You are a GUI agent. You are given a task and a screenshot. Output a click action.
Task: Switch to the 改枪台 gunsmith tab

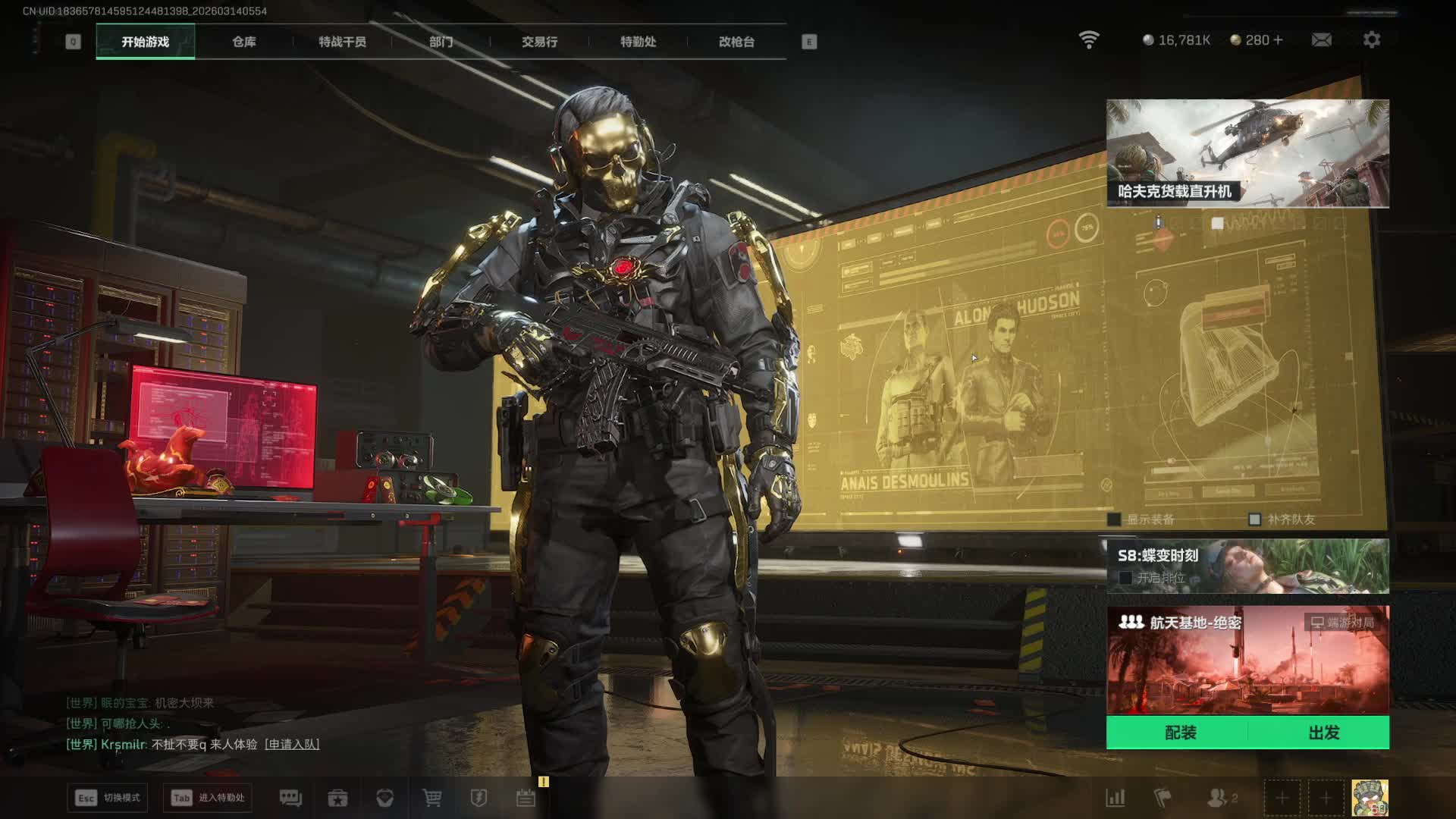tap(736, 42)
